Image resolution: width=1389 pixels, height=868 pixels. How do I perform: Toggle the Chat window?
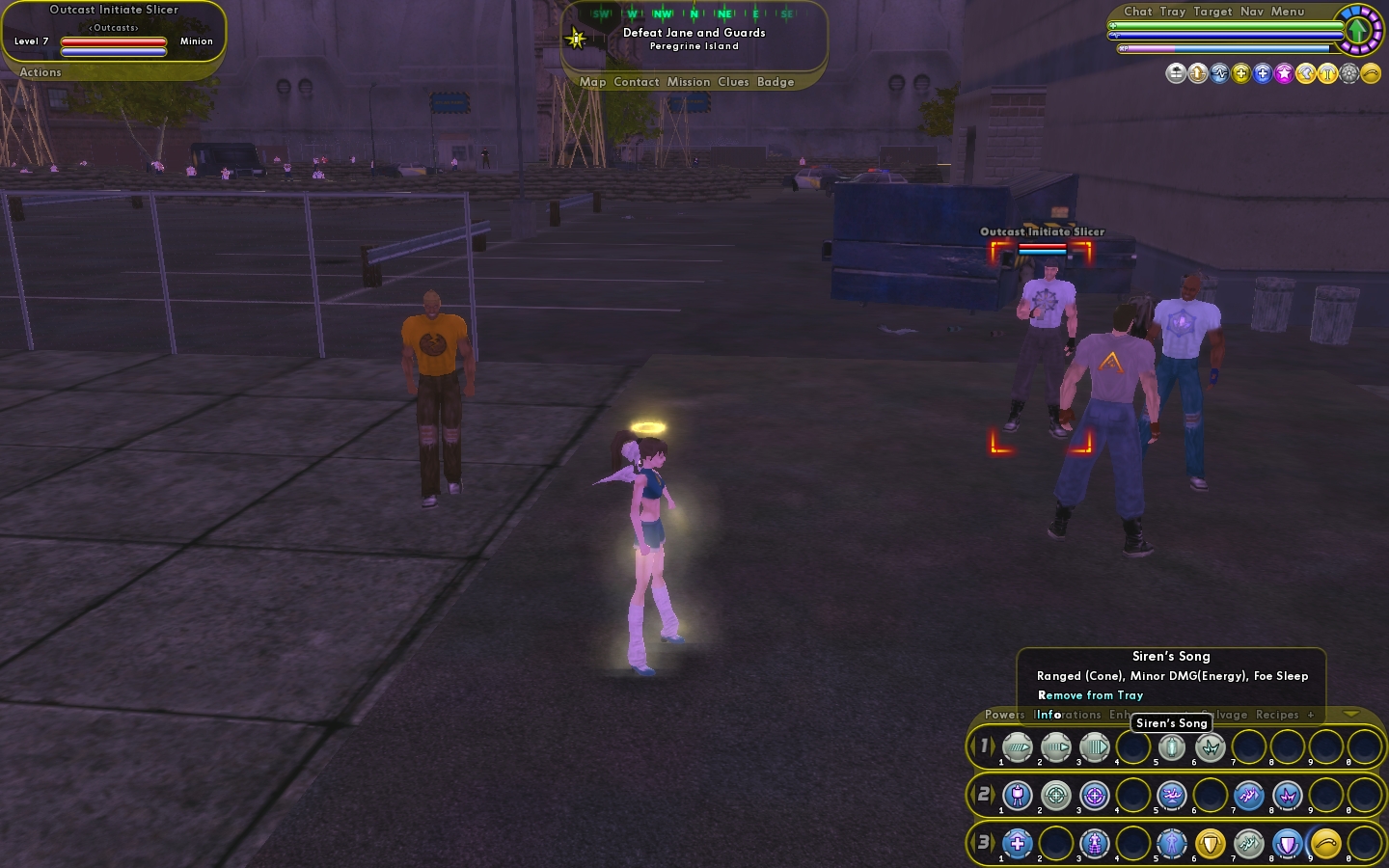coord(1138,12)
